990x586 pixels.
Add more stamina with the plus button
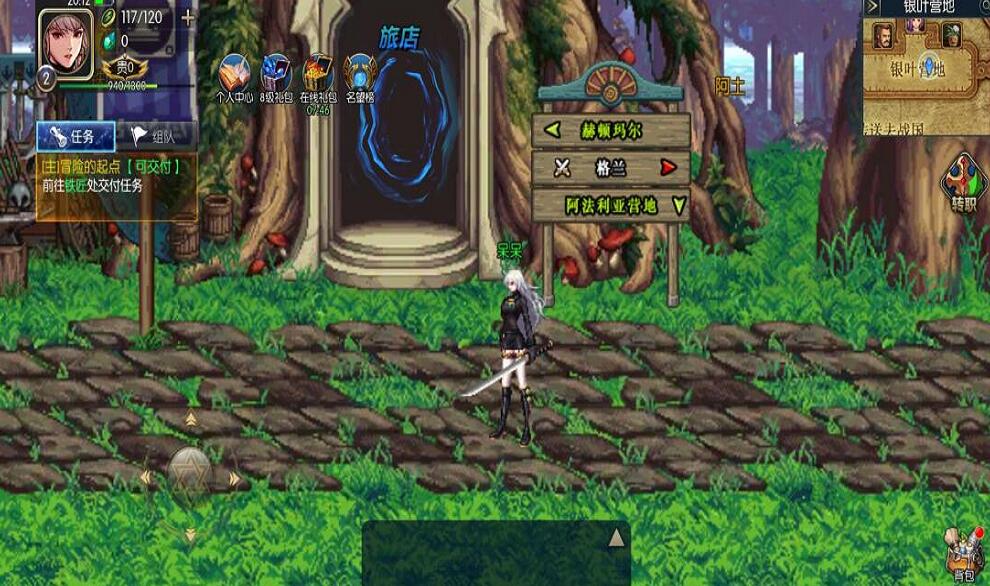pos(187,18)
